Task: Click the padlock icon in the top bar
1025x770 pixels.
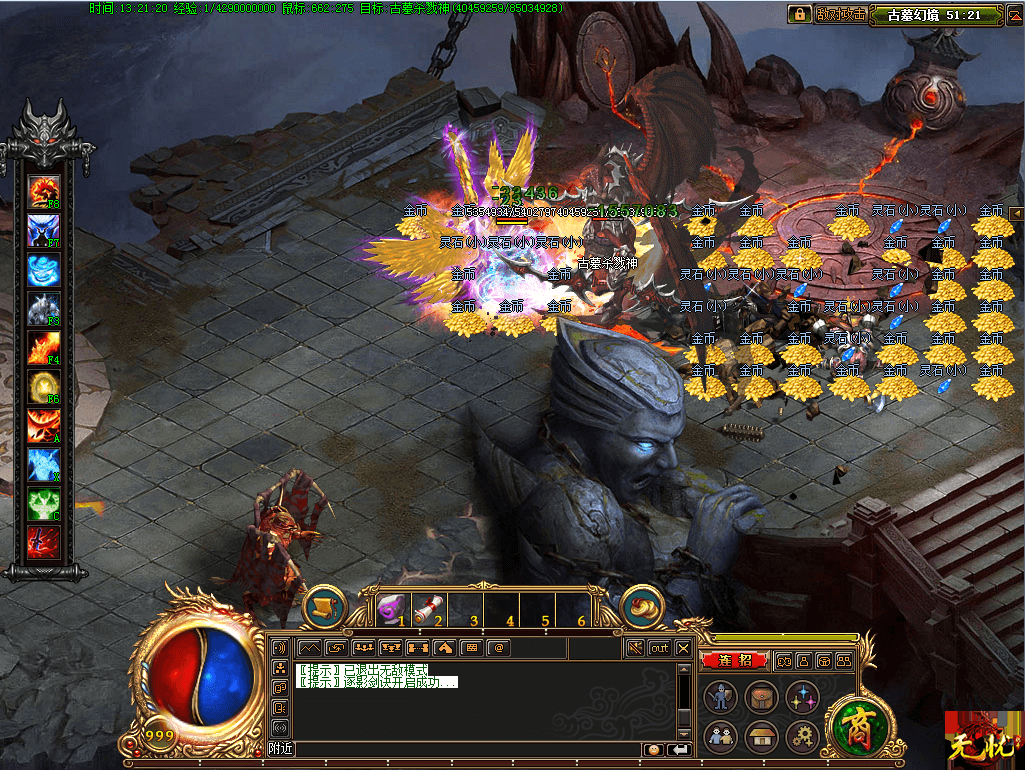Action: (x=799, y=14)
